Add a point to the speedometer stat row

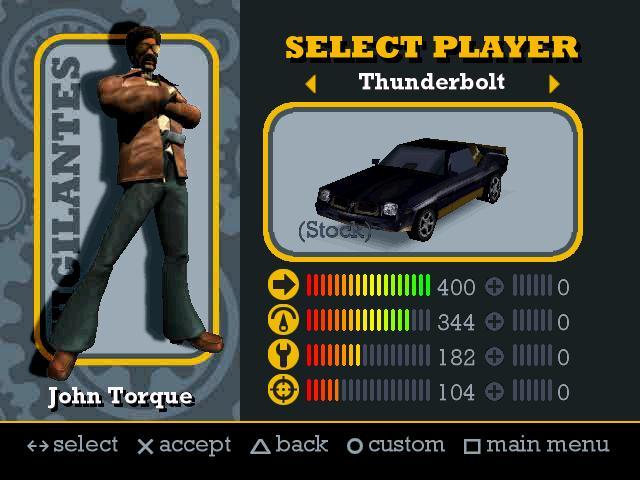click(x=494, y=322)
